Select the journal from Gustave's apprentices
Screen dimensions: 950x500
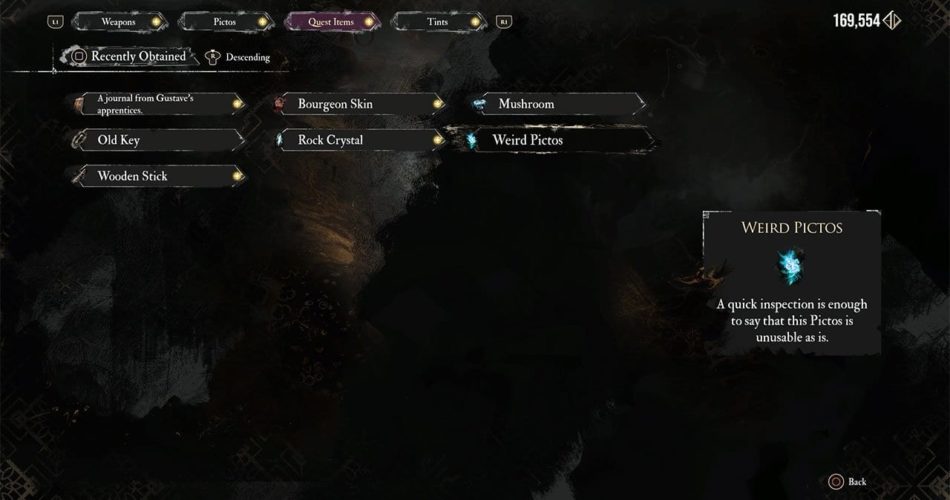tap(158, 103)
